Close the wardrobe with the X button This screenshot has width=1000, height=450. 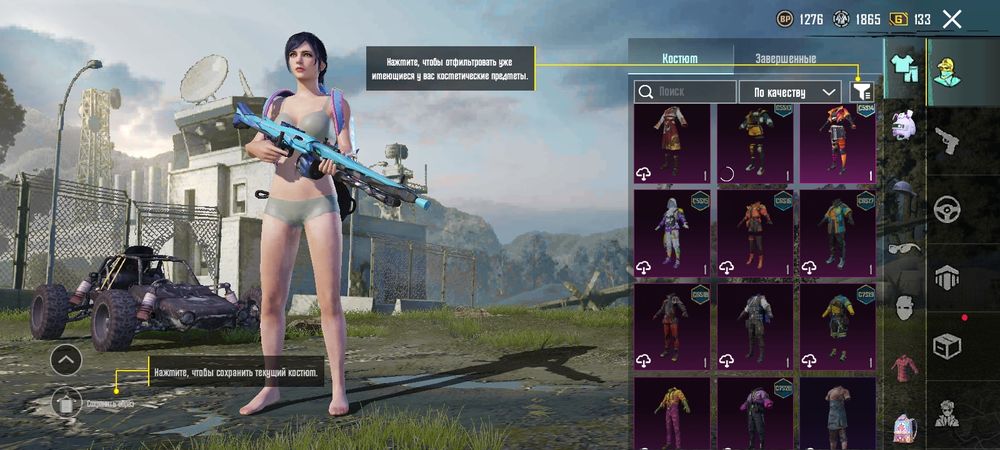coord(952,18)
